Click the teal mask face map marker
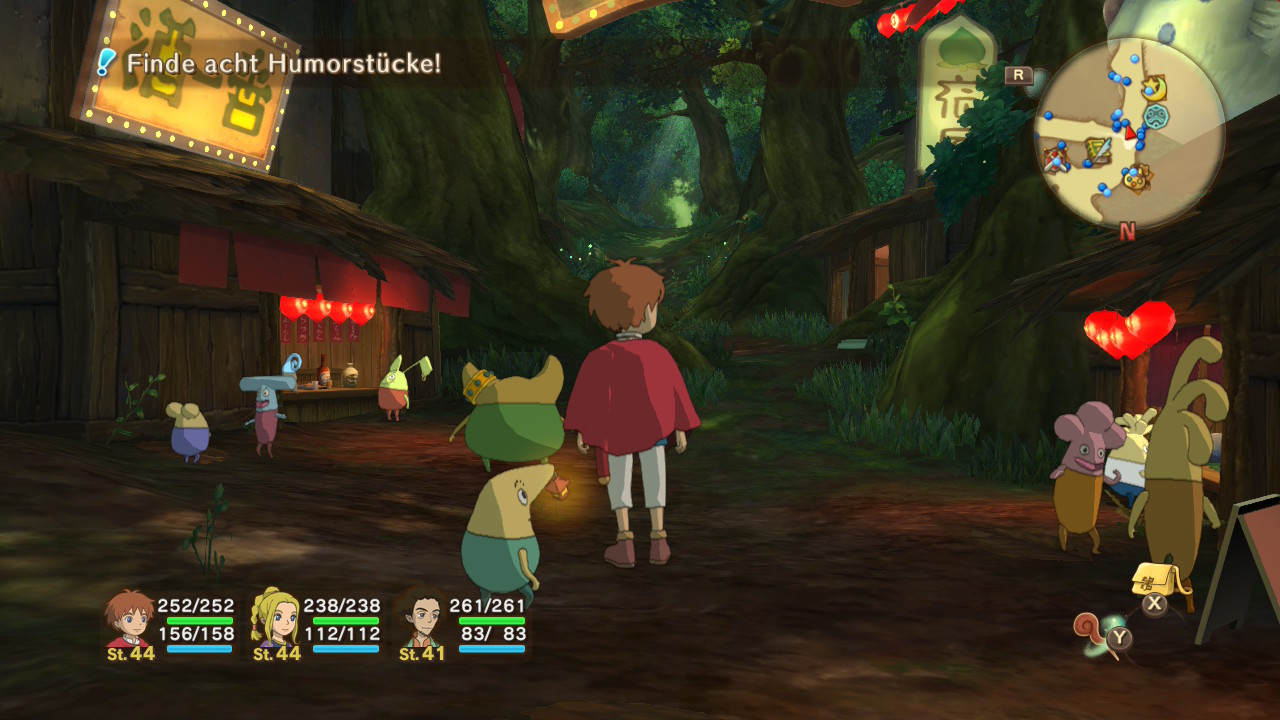Viewport: 1280px width, 720px height. tap(1157, 116)
